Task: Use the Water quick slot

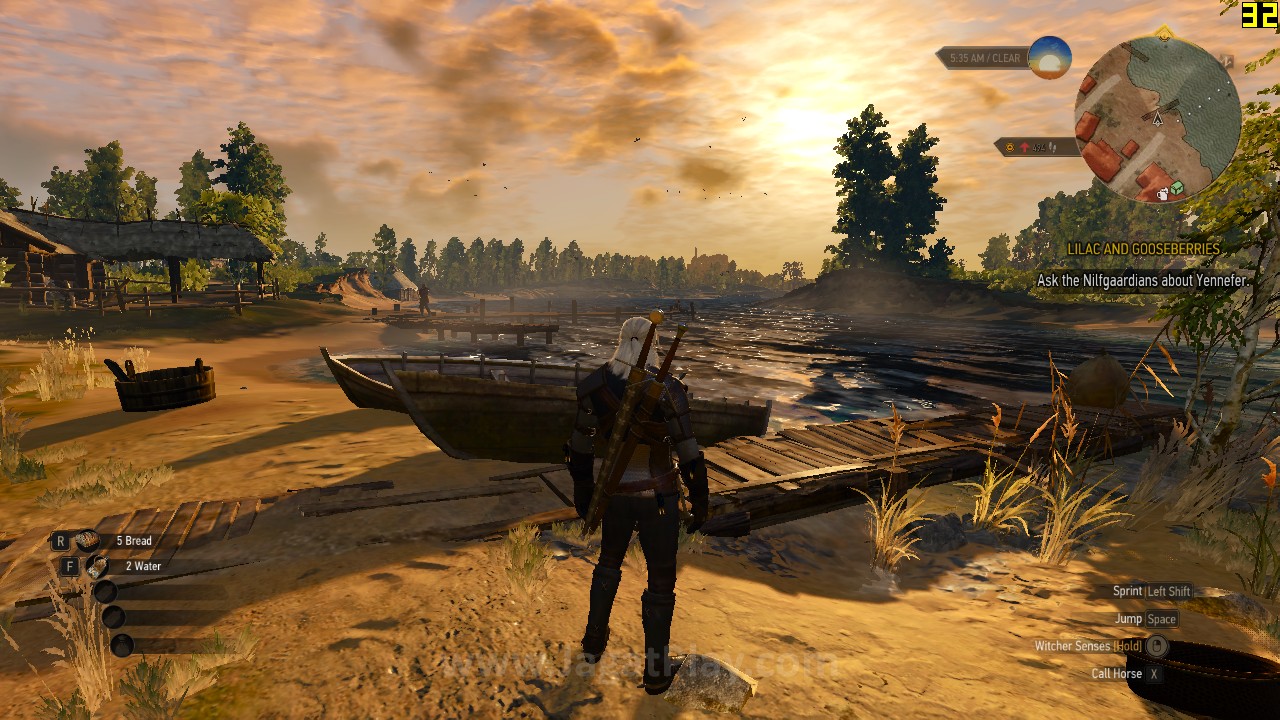Action: [97, 566]
